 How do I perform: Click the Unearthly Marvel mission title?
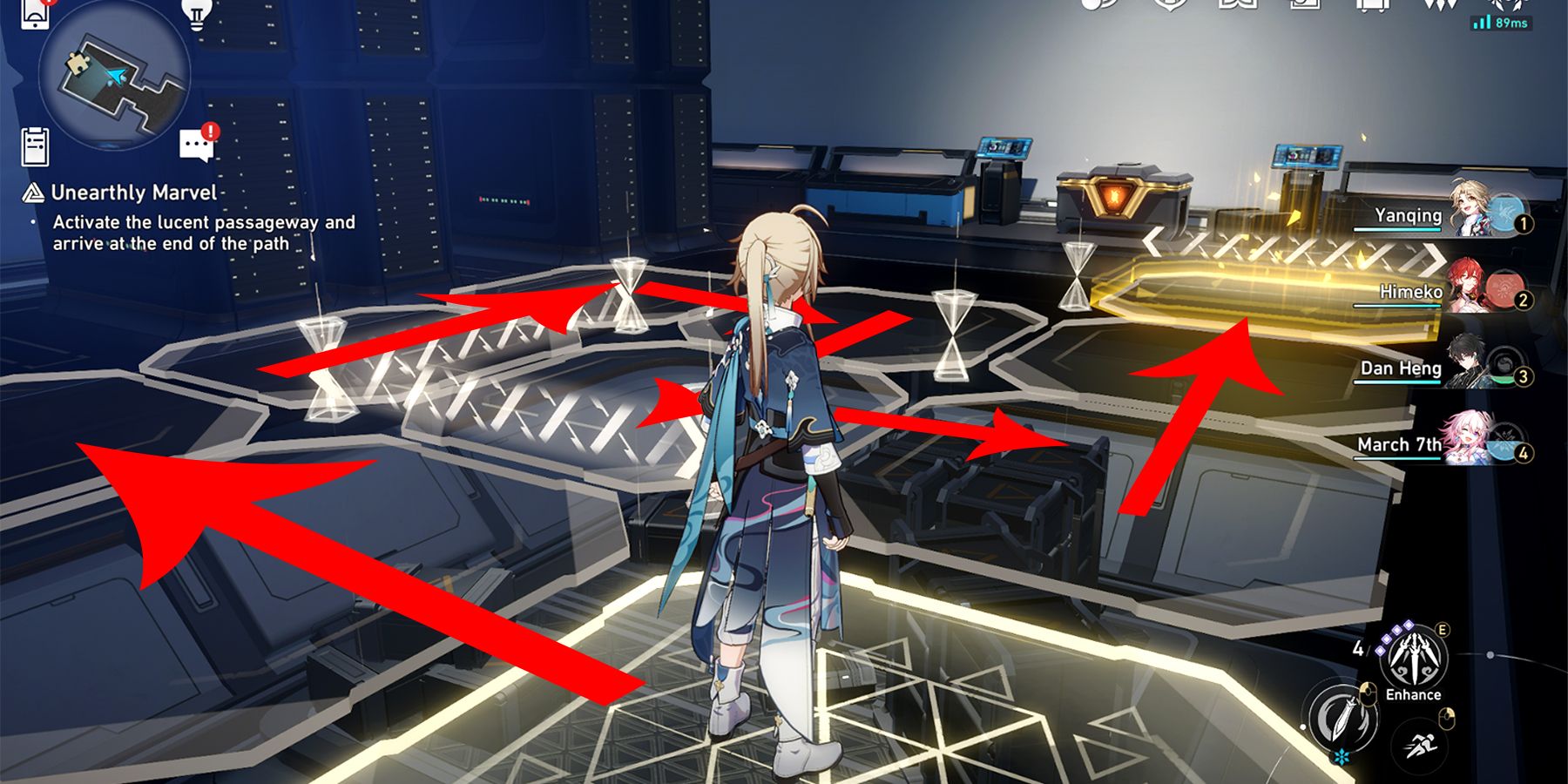[x=132, y=193]
